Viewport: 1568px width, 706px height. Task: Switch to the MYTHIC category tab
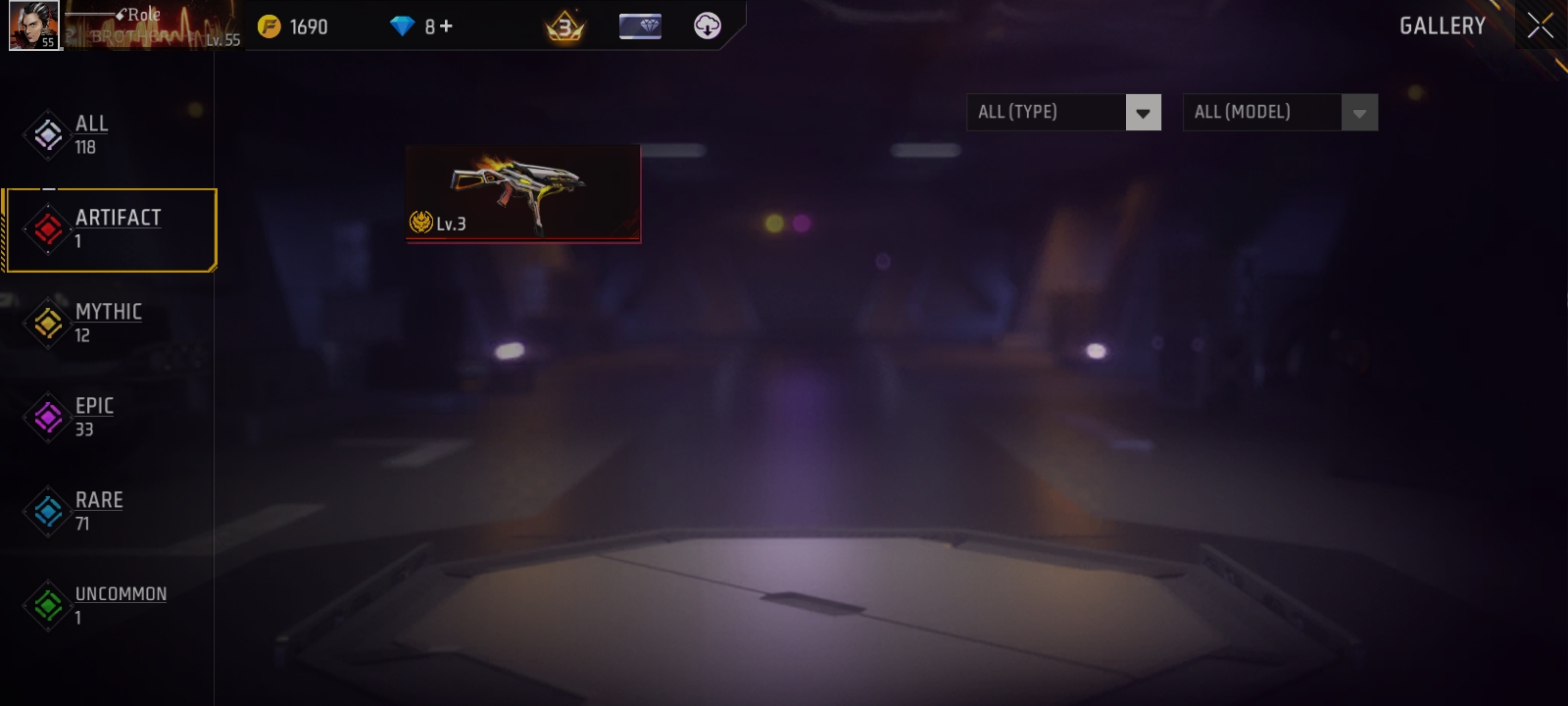(108, 322)
